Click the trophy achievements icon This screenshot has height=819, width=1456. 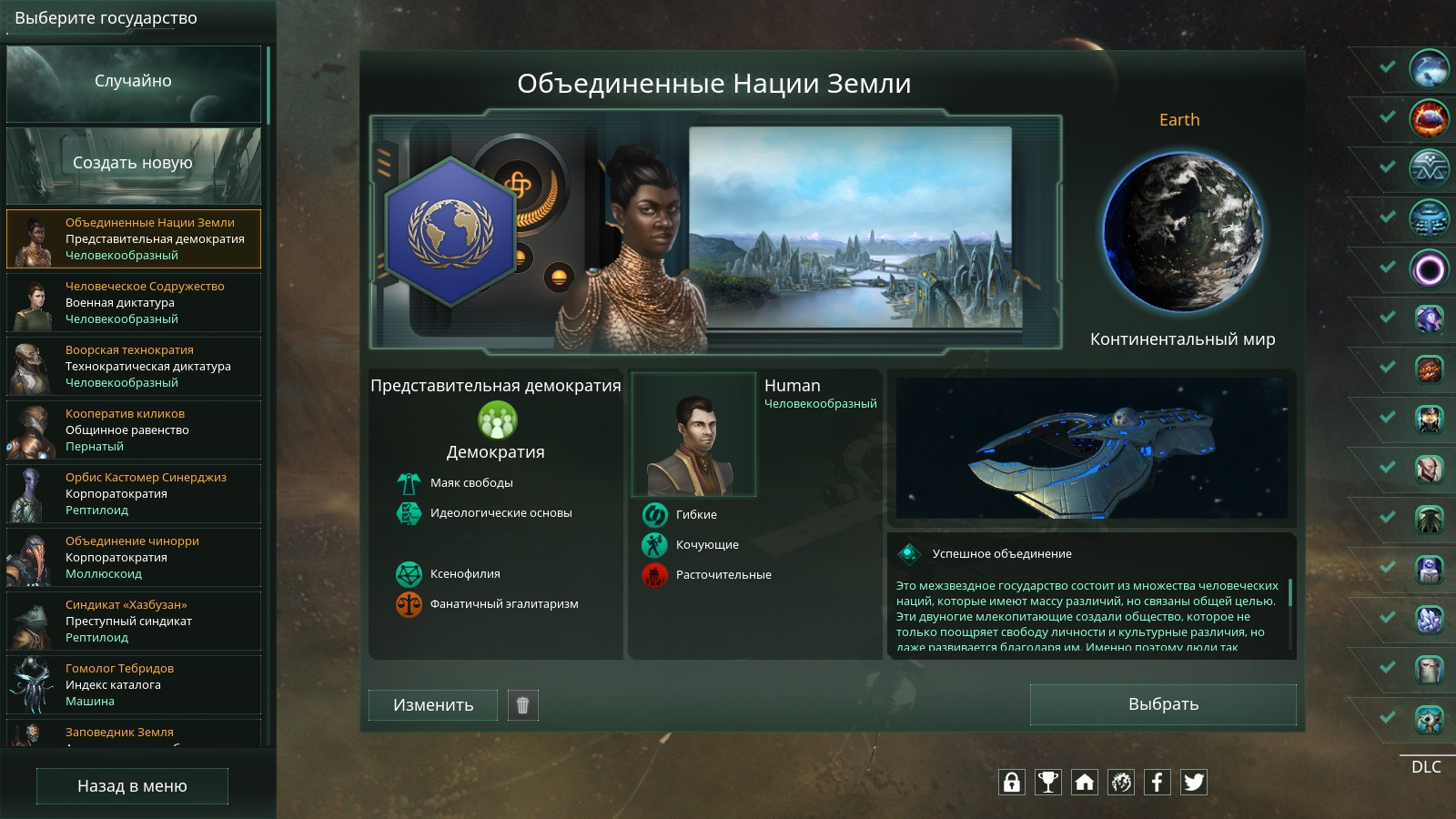tap(1048, 782)
